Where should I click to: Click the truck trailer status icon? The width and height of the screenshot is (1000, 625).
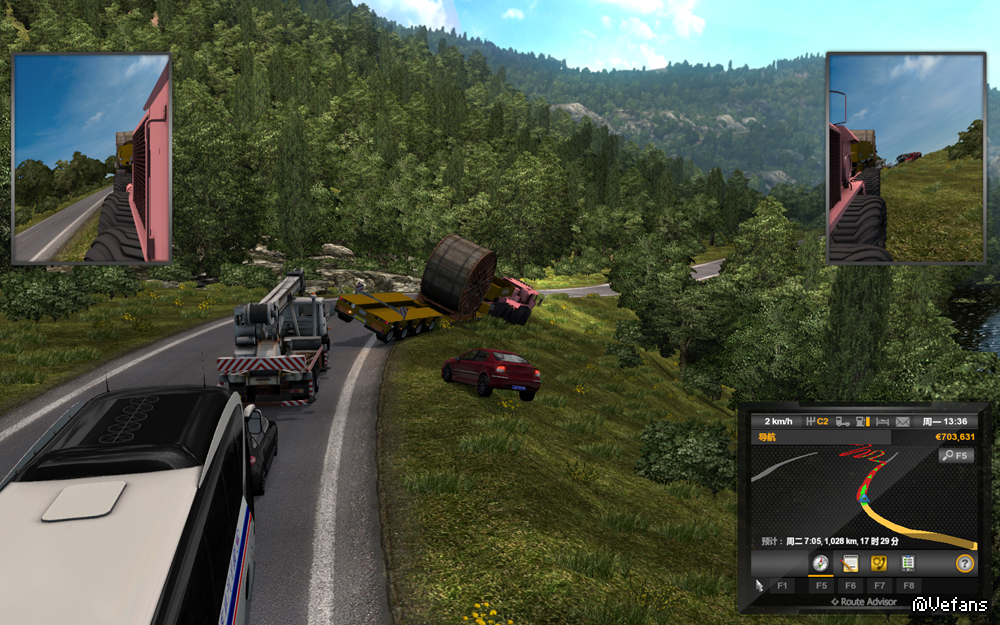842,422
